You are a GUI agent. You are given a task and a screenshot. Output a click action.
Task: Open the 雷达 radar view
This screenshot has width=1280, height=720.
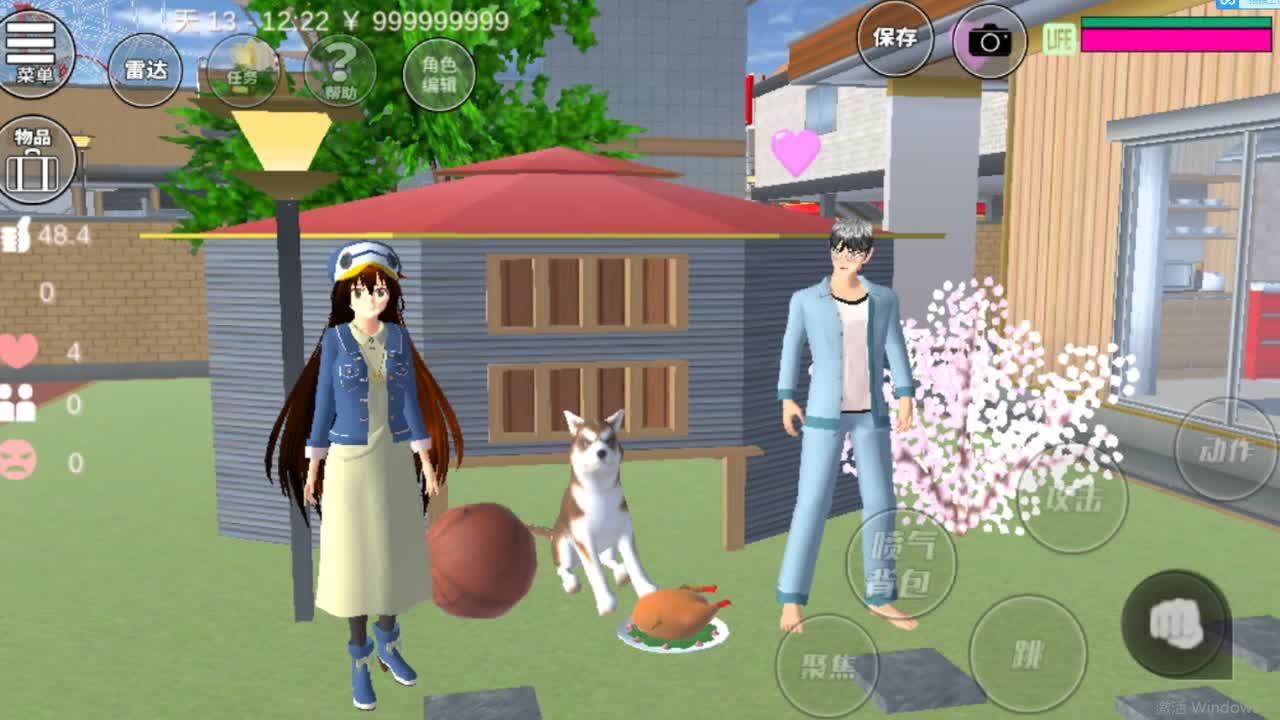[x=145, y=70]
